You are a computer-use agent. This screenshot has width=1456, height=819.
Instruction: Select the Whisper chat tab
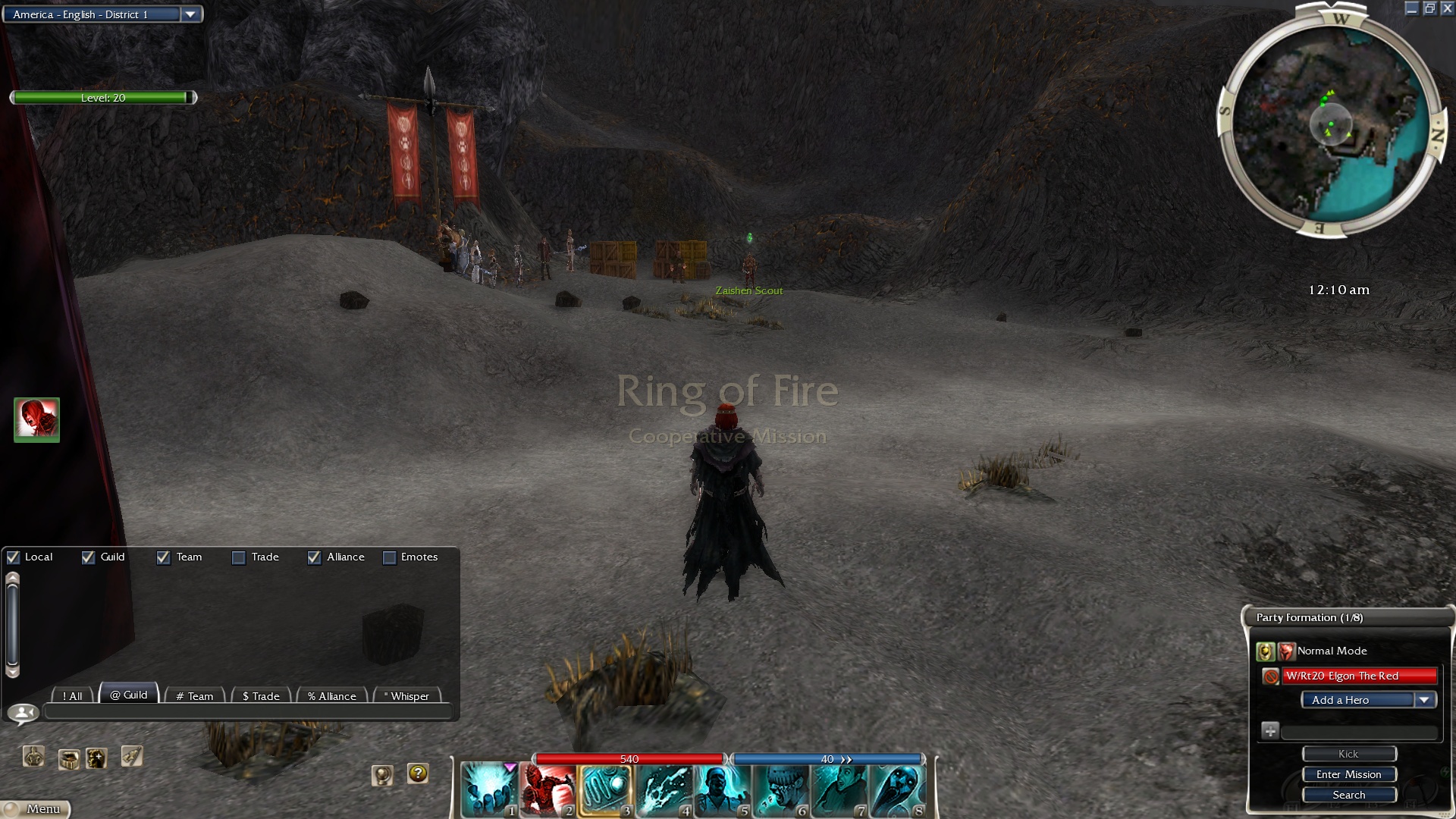pyautogui.click(x=408, y=695)
